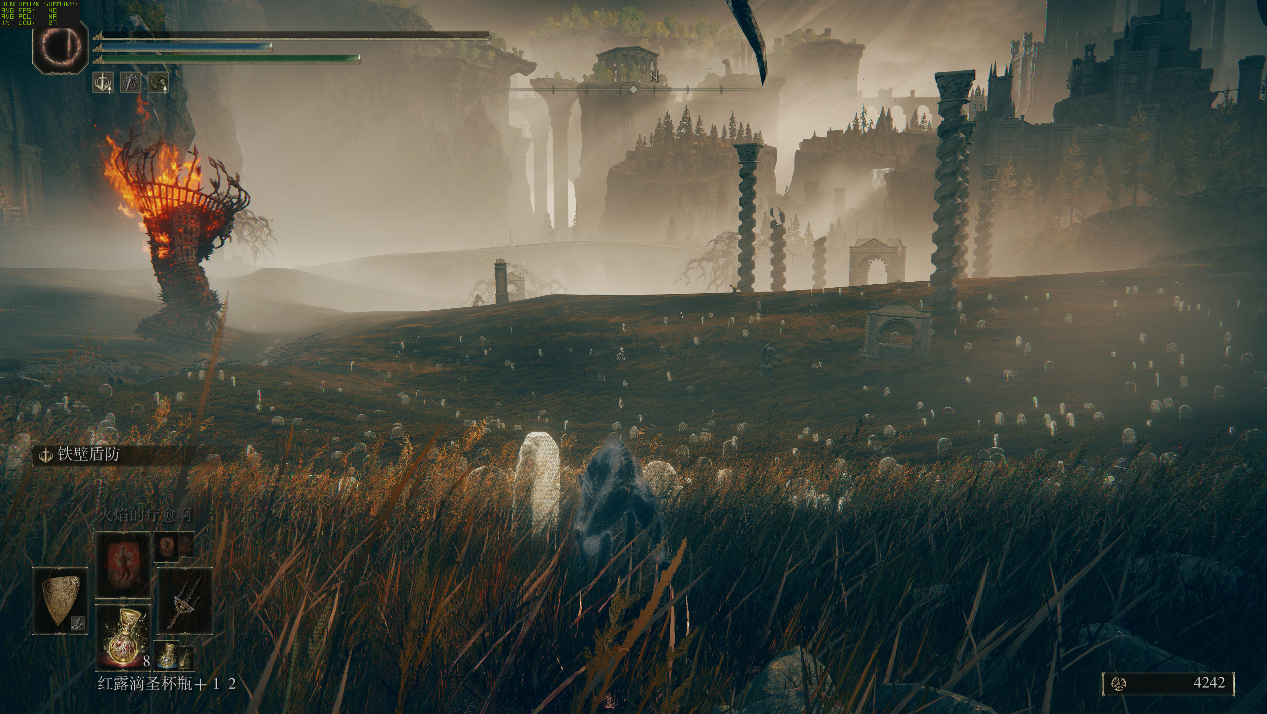1267x714 pixels.
Task: Click the compass bar at the top
Action: point(632,89)
